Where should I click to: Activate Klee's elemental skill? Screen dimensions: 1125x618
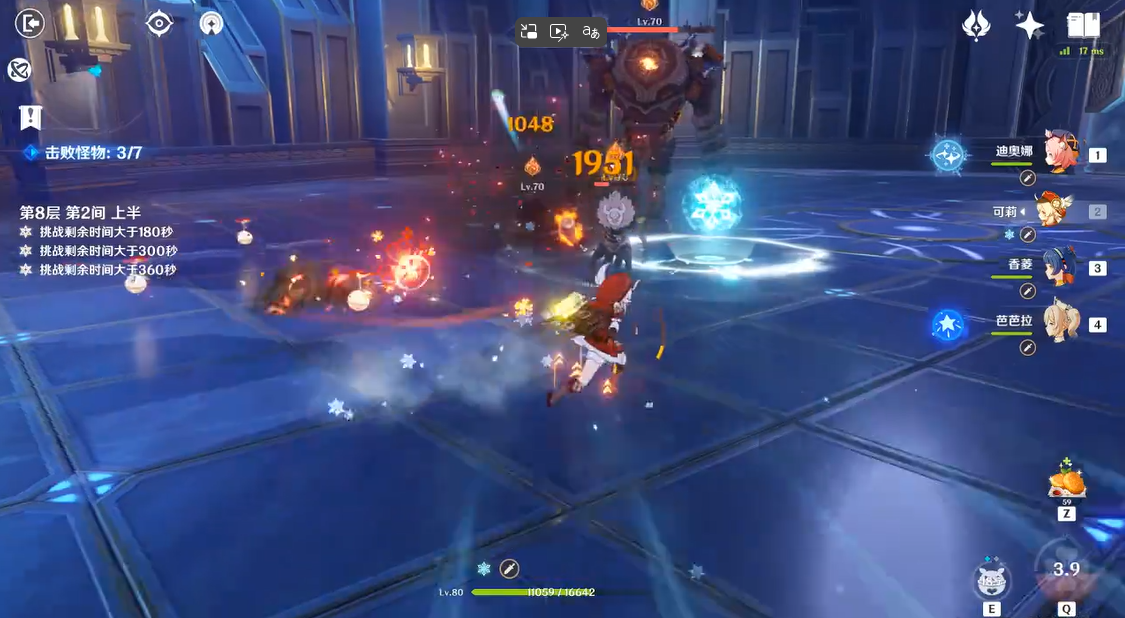click(991, 580)
